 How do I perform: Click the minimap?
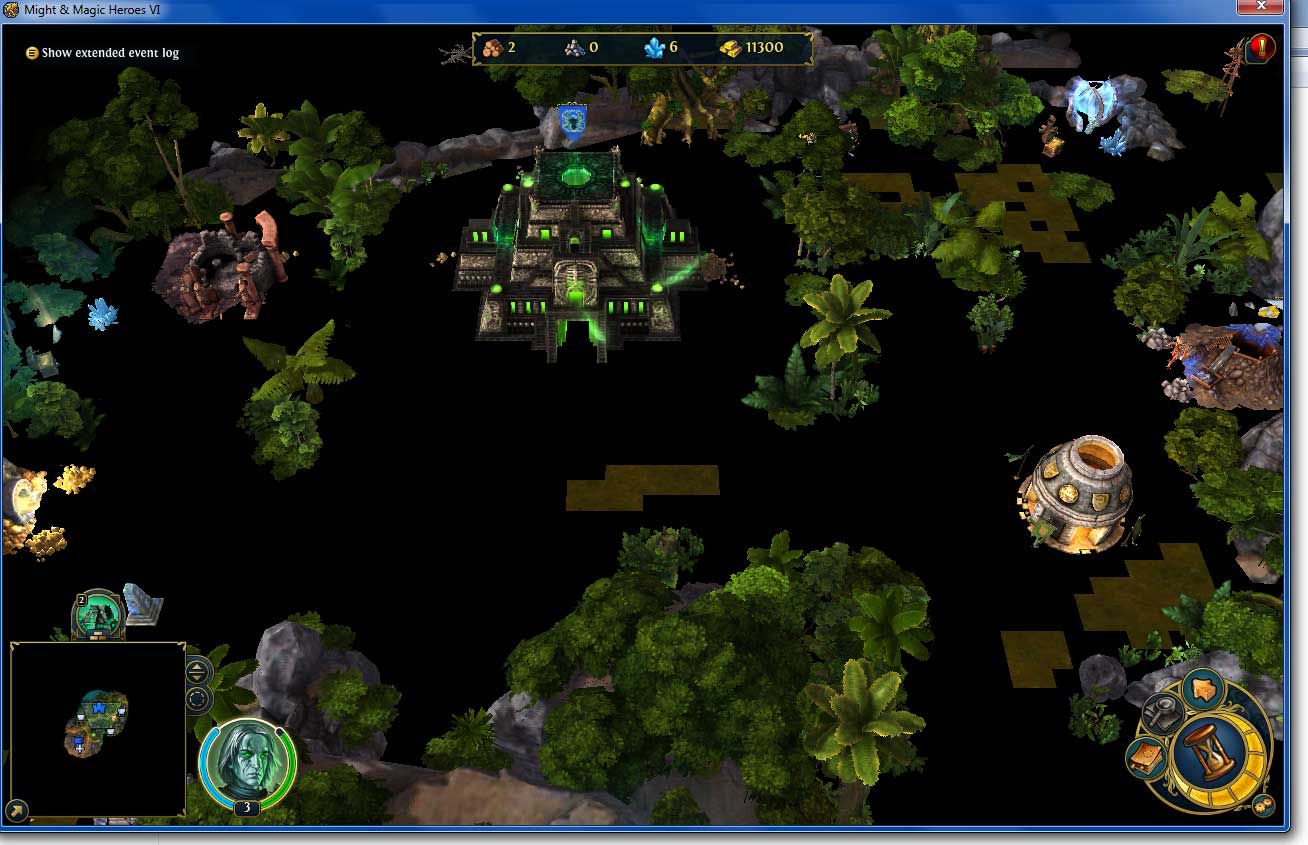(98, 729)
